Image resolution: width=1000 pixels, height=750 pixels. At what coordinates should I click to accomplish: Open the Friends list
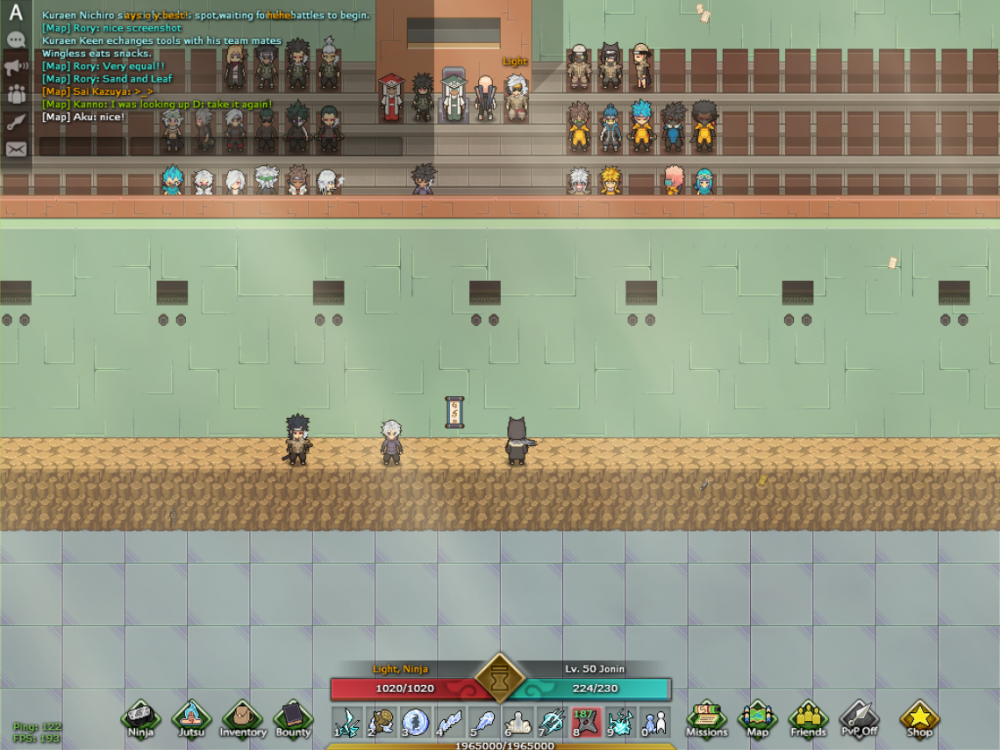point(808,717)
